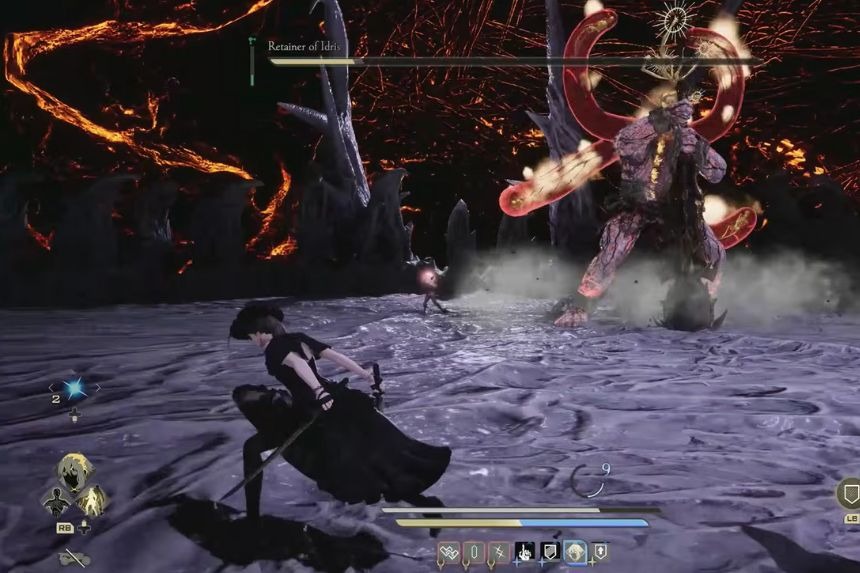Select the glowing golden figure diamond

pyautogui.click(x=92, y=499)
